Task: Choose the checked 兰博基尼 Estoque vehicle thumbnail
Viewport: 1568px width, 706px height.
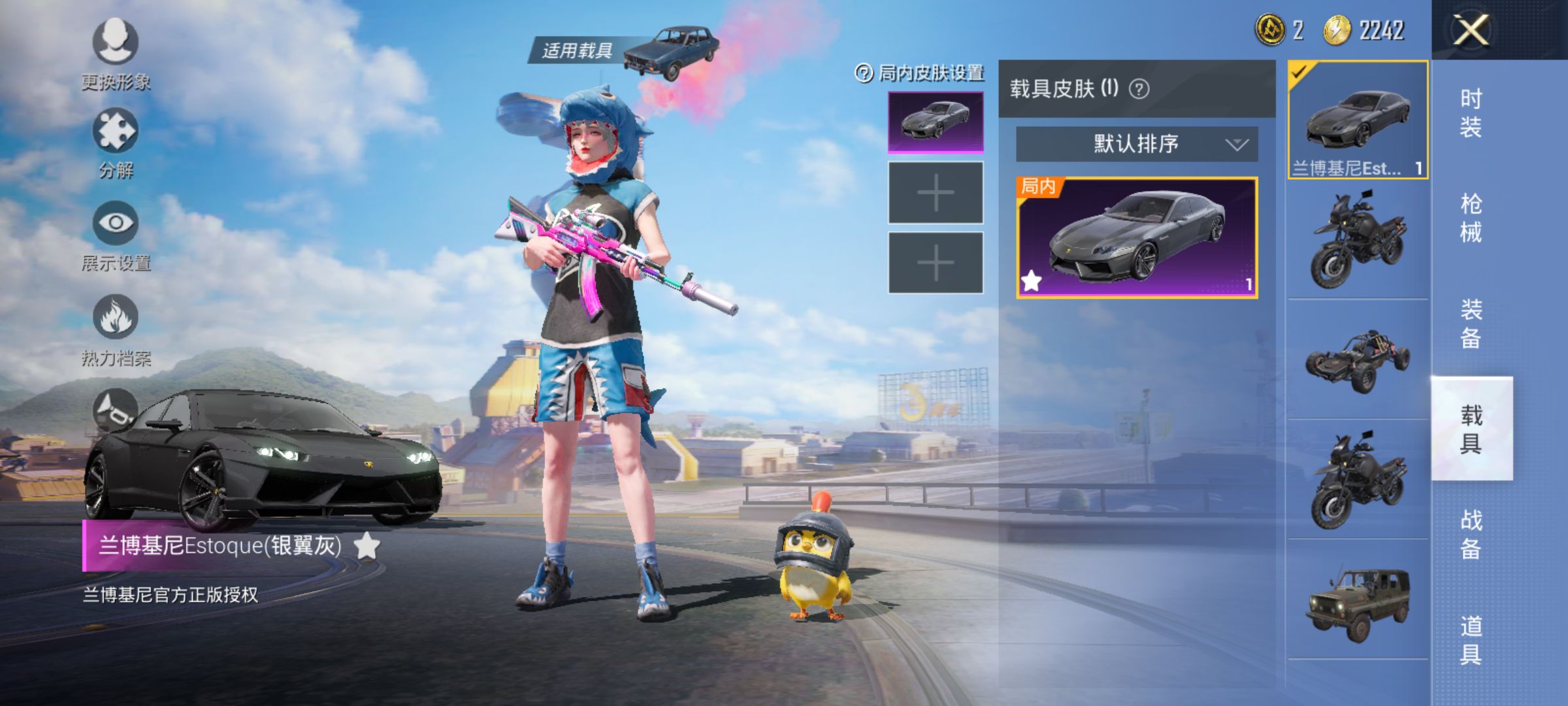Action: click(1358, 120)
